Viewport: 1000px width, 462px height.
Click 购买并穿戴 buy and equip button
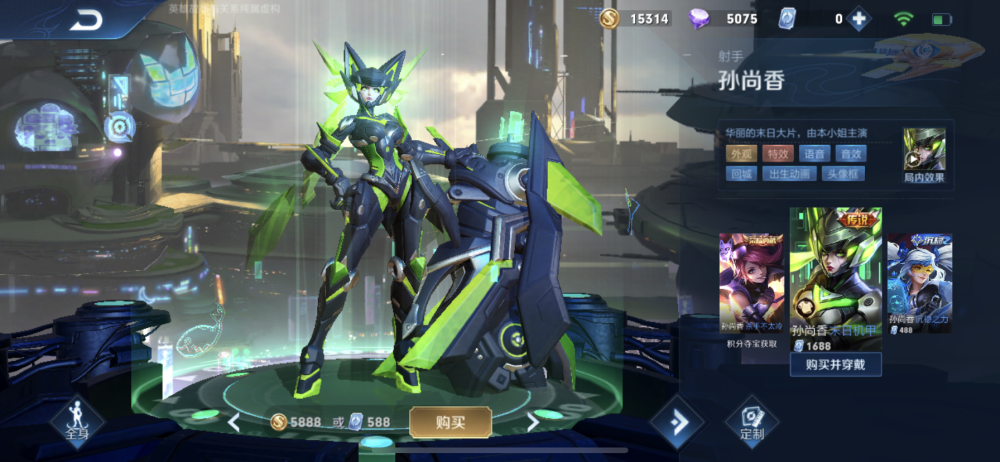coord(835,364)
